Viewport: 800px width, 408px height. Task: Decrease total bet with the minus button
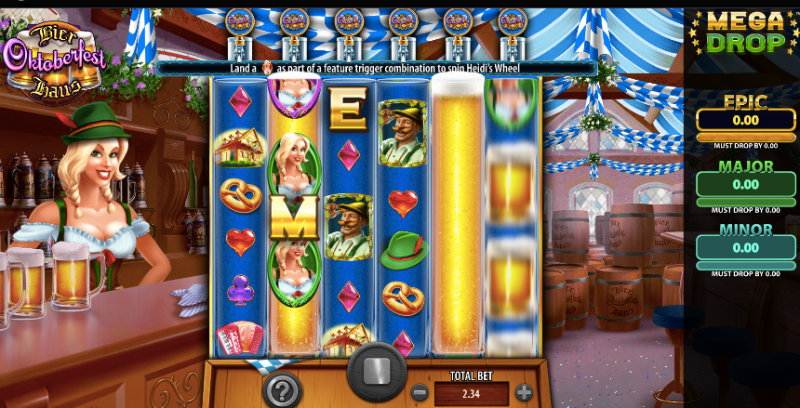point(420,393)
